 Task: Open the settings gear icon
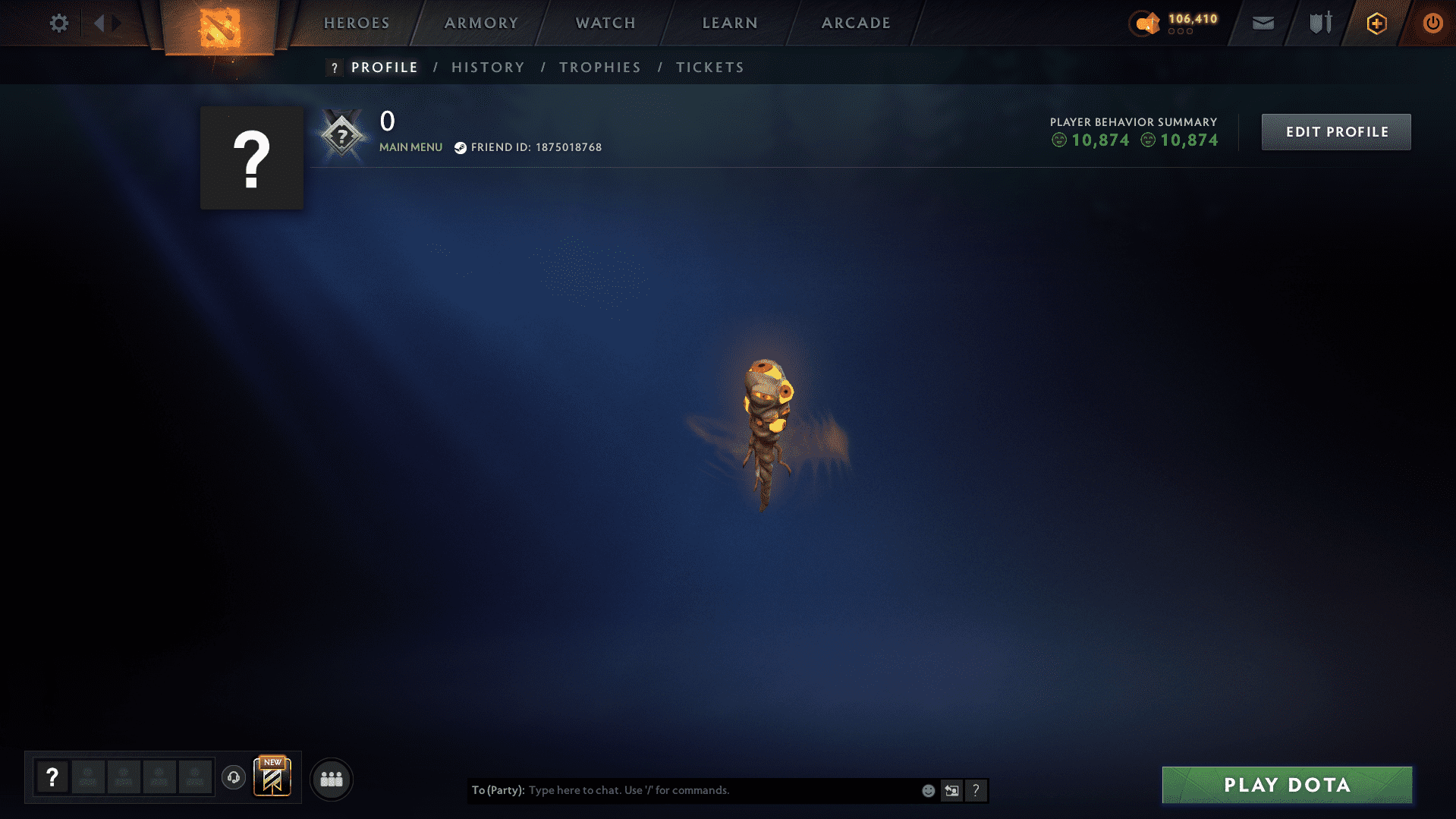58,23
